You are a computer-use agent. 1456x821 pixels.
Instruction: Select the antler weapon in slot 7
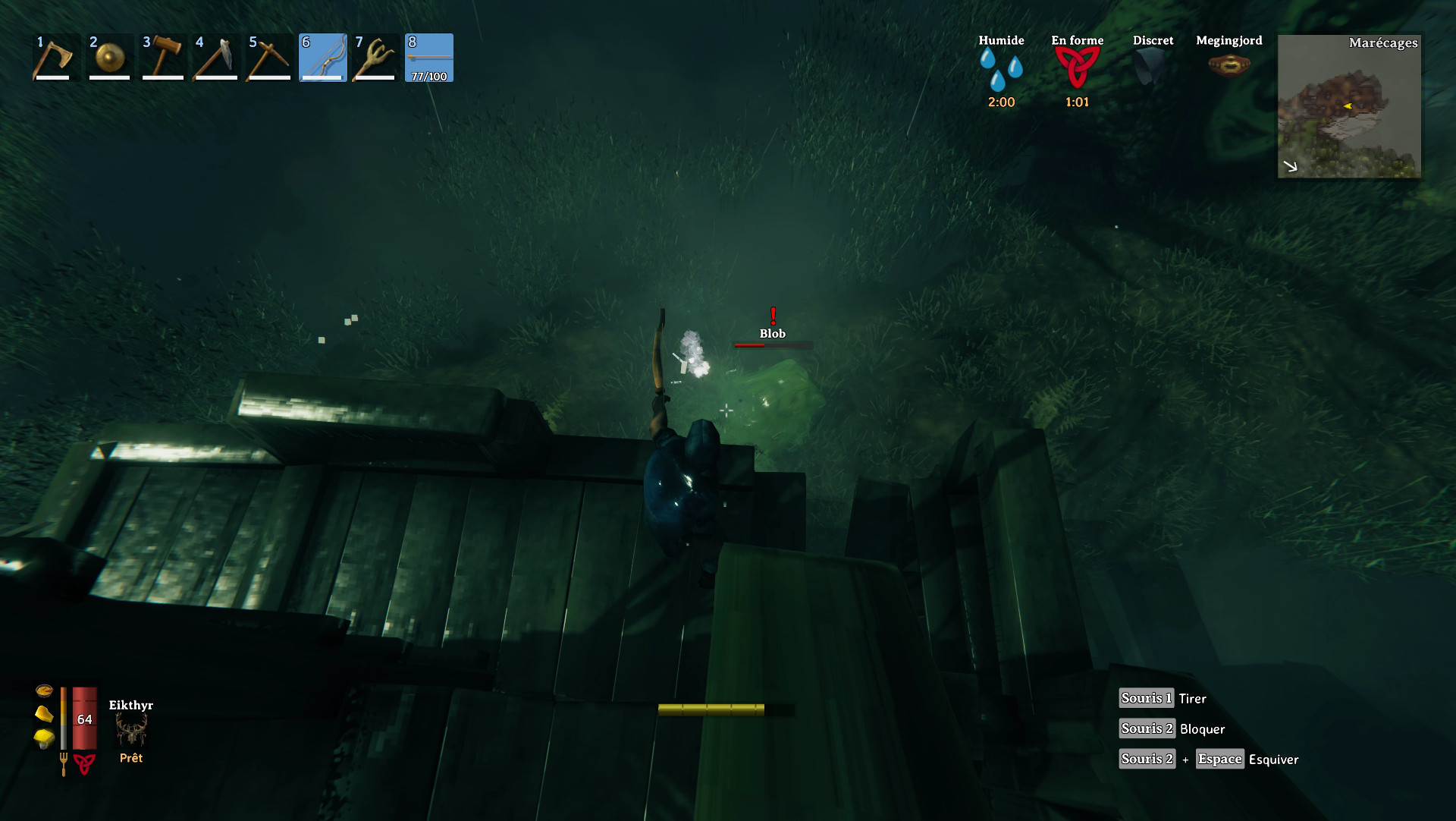(x=375, y=57)
